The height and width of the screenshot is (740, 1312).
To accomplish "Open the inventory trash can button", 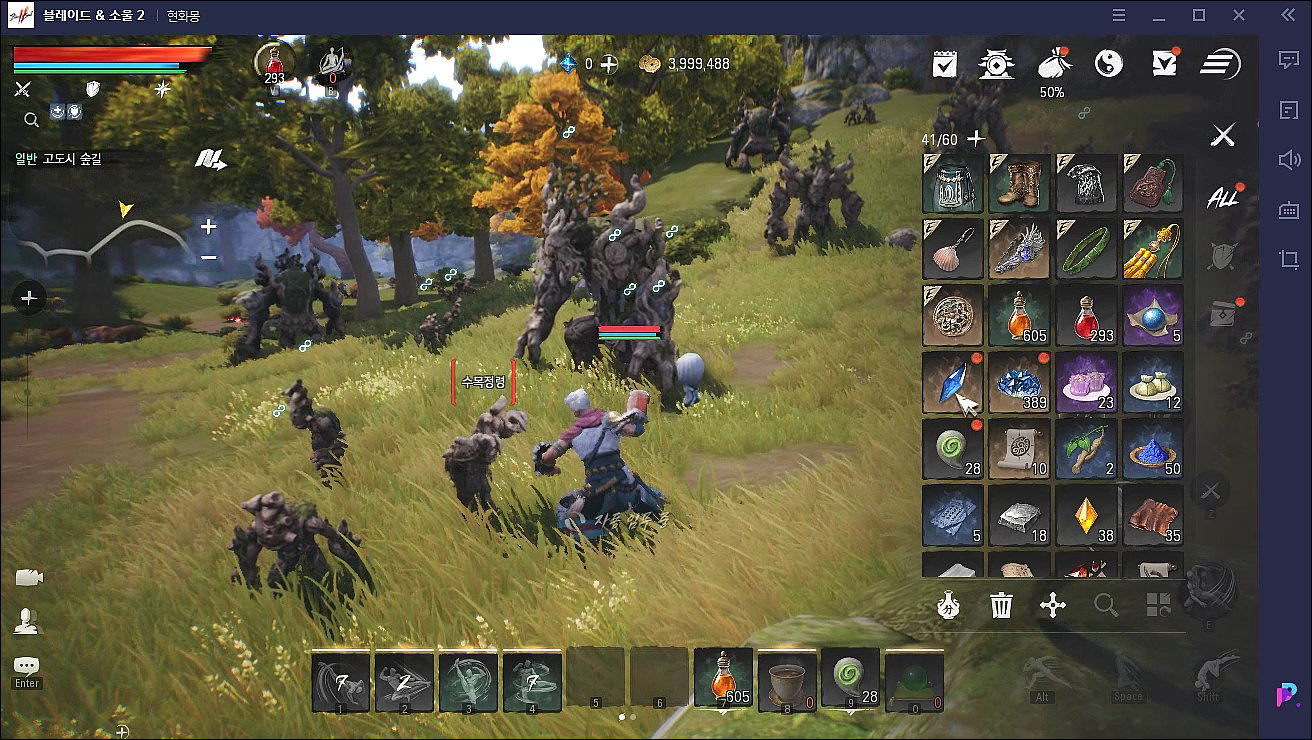I will (x=1001, y=605).
